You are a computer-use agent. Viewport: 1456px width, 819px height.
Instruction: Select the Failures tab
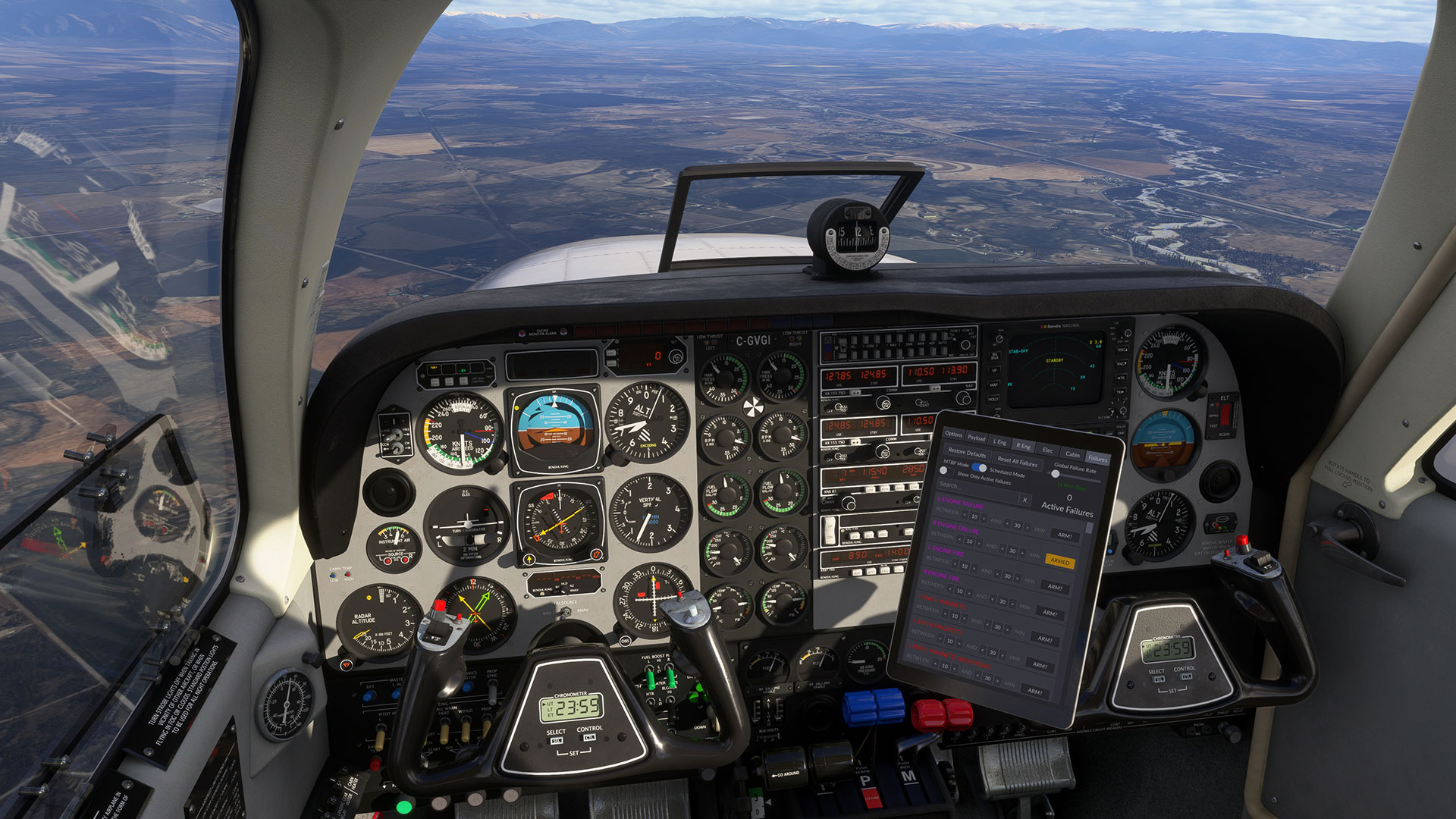click(1097, 459)
